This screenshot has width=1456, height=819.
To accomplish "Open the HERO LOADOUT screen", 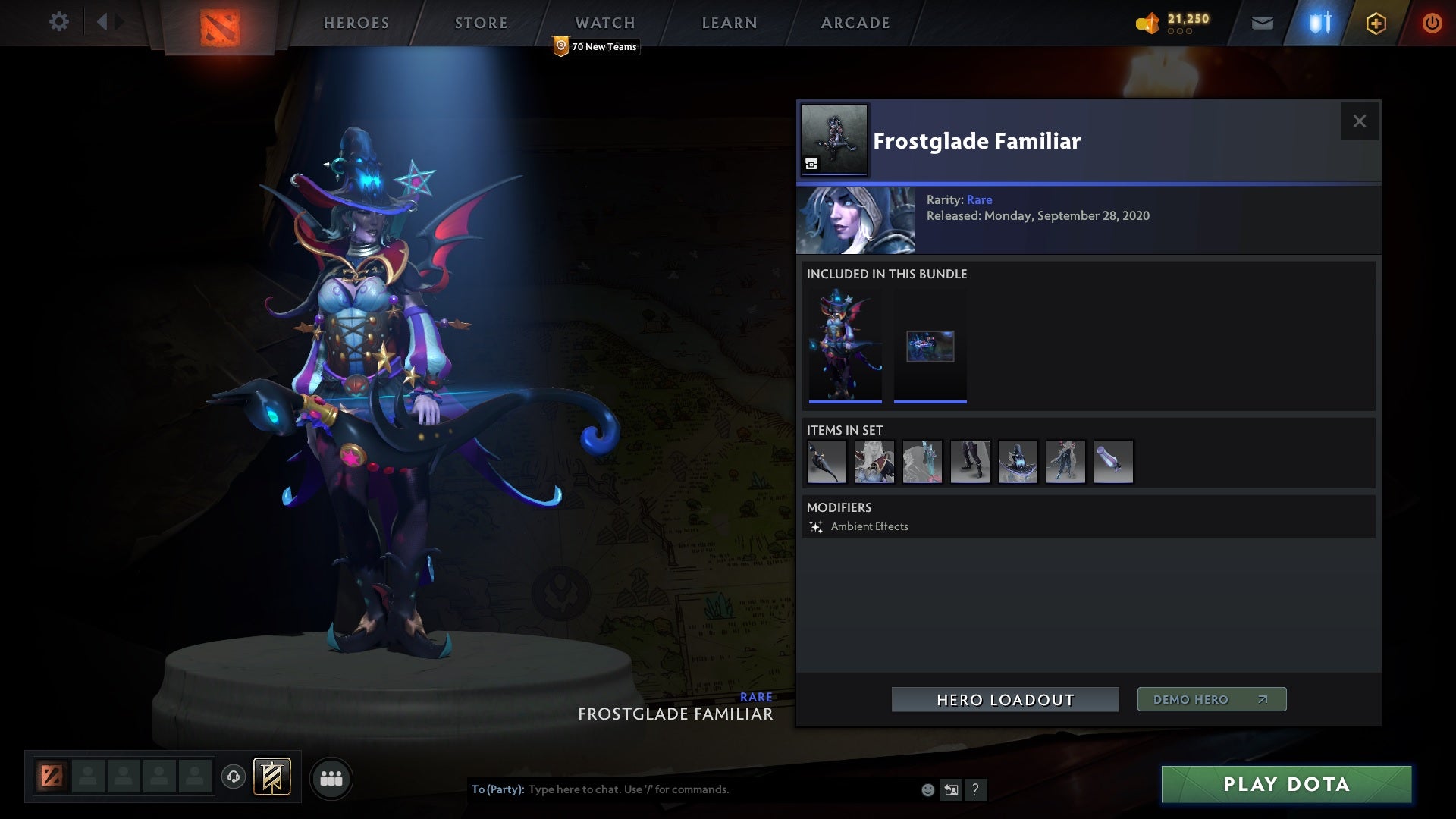I will (1005, 699).
